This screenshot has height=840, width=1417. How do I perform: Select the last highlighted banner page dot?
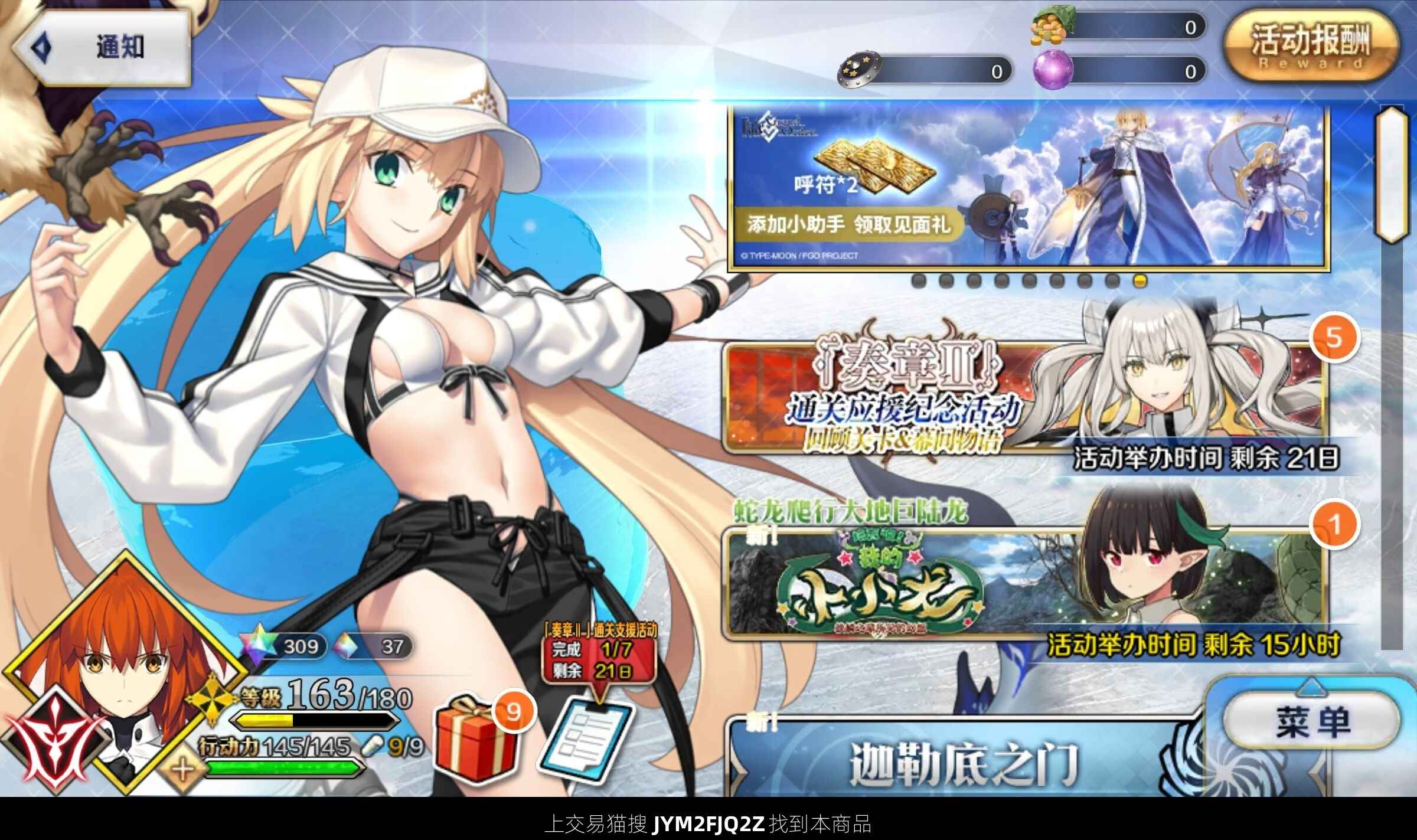point(1140,281)
